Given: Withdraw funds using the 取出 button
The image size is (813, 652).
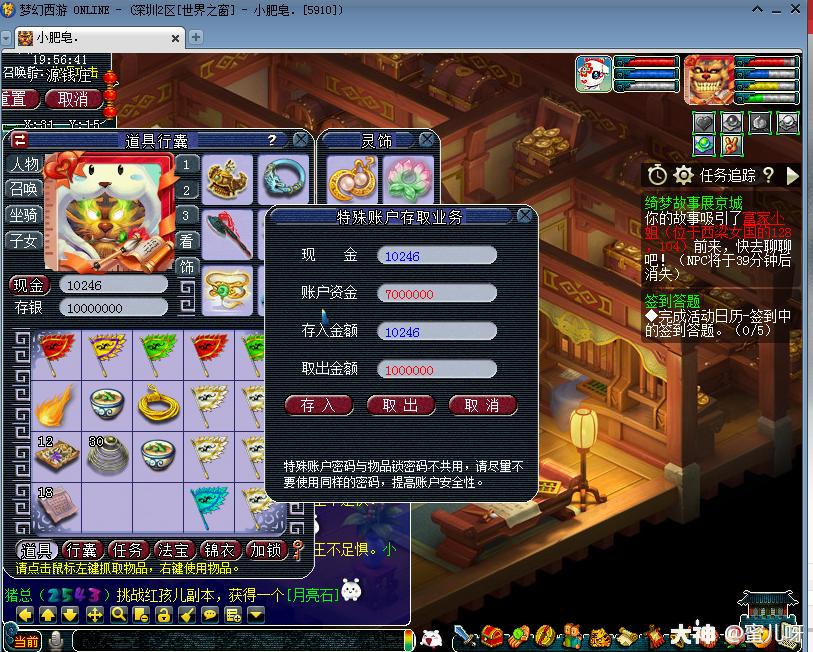Looking at the screenshot, I should [400, 405].
